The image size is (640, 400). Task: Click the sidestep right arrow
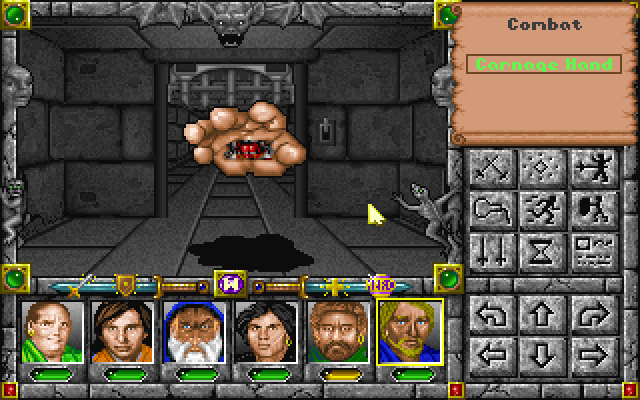click(x=587, y=353)
